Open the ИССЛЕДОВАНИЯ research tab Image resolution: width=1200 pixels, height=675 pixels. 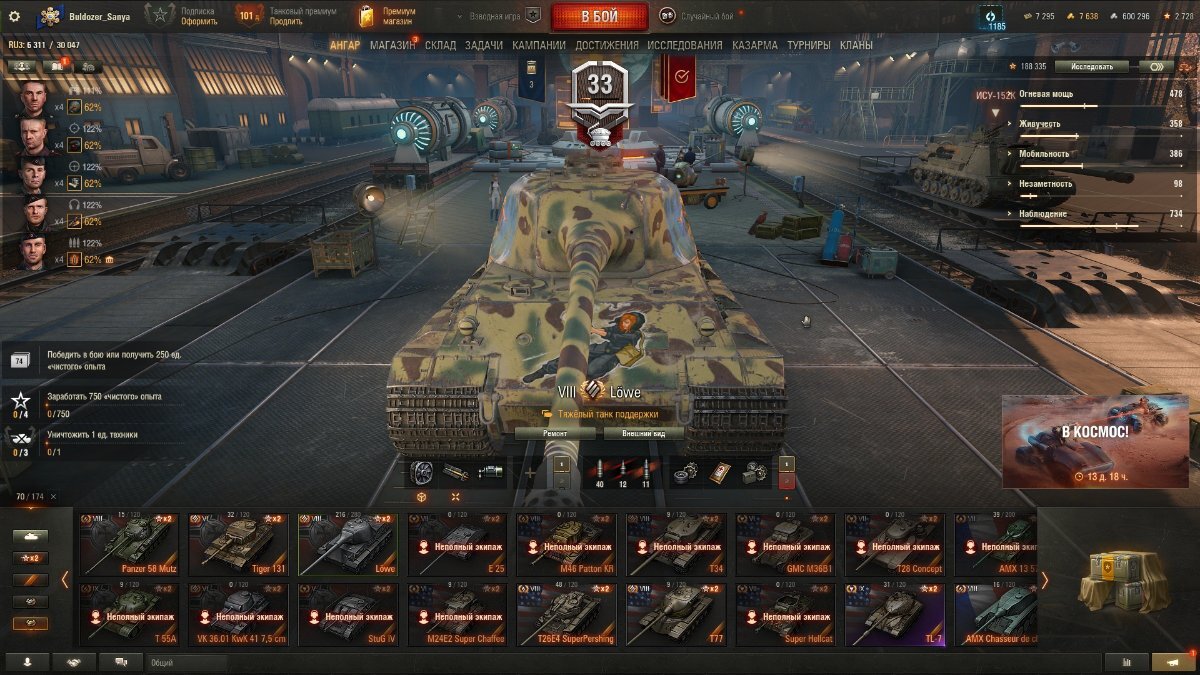tap(684, 45)
